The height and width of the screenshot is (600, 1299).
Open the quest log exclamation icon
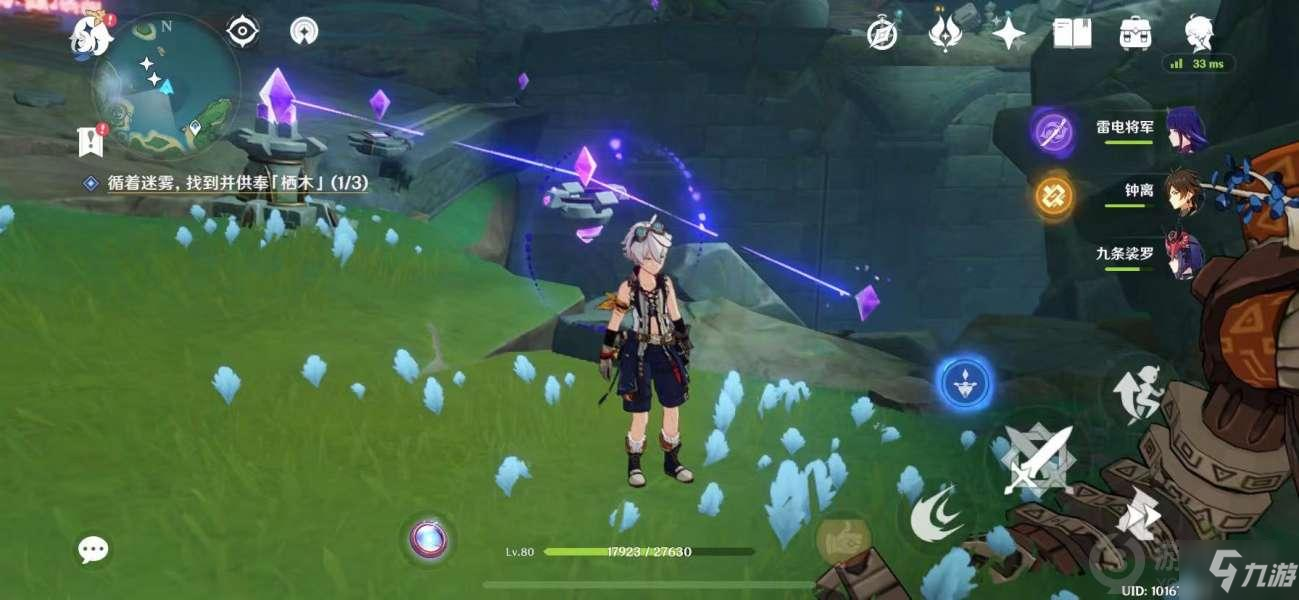pyautogui.click(x=91, y=141)
